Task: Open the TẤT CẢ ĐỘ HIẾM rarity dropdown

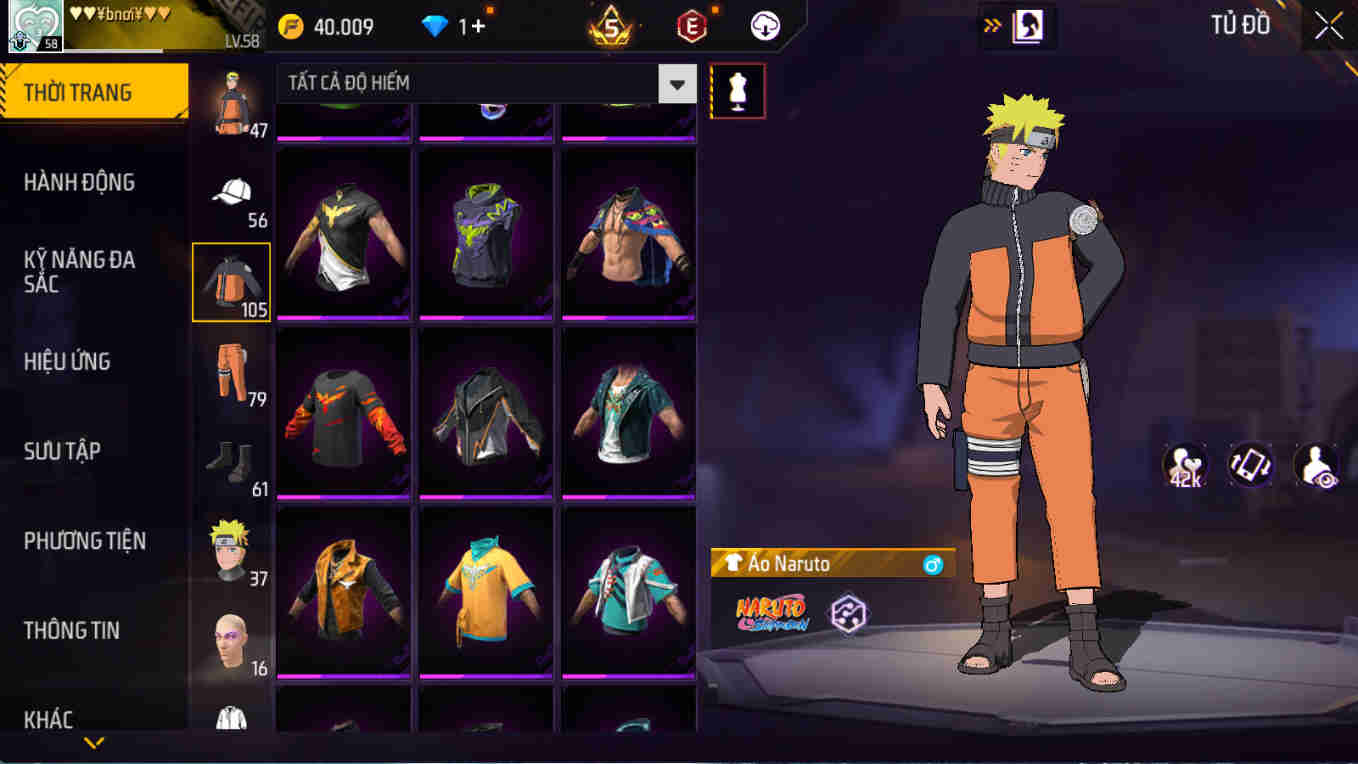Action: coord(480,84)
